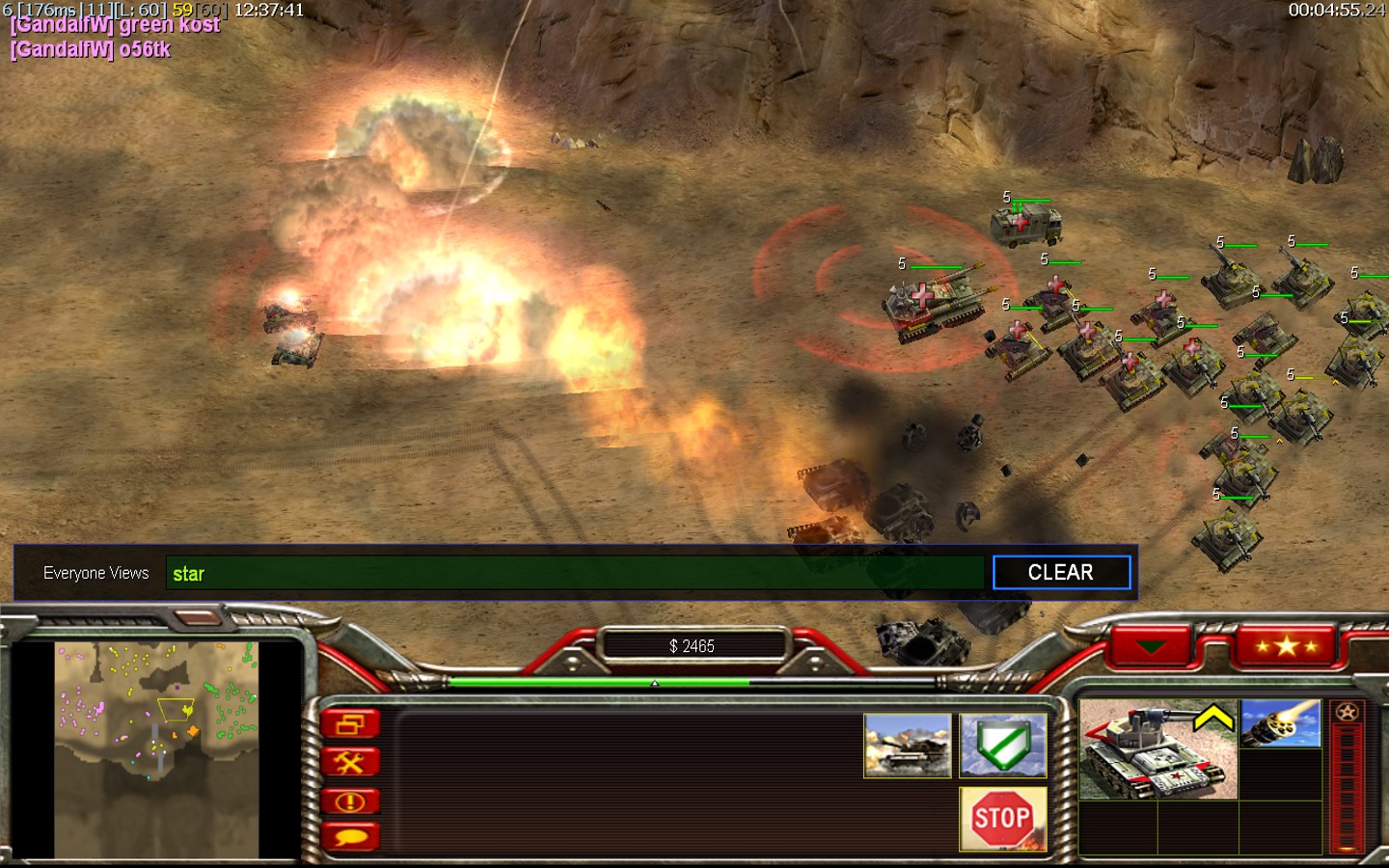Open the options menu with the overlapping-windows button
Screen dimensions: 1389x868
tap(350, 724)
